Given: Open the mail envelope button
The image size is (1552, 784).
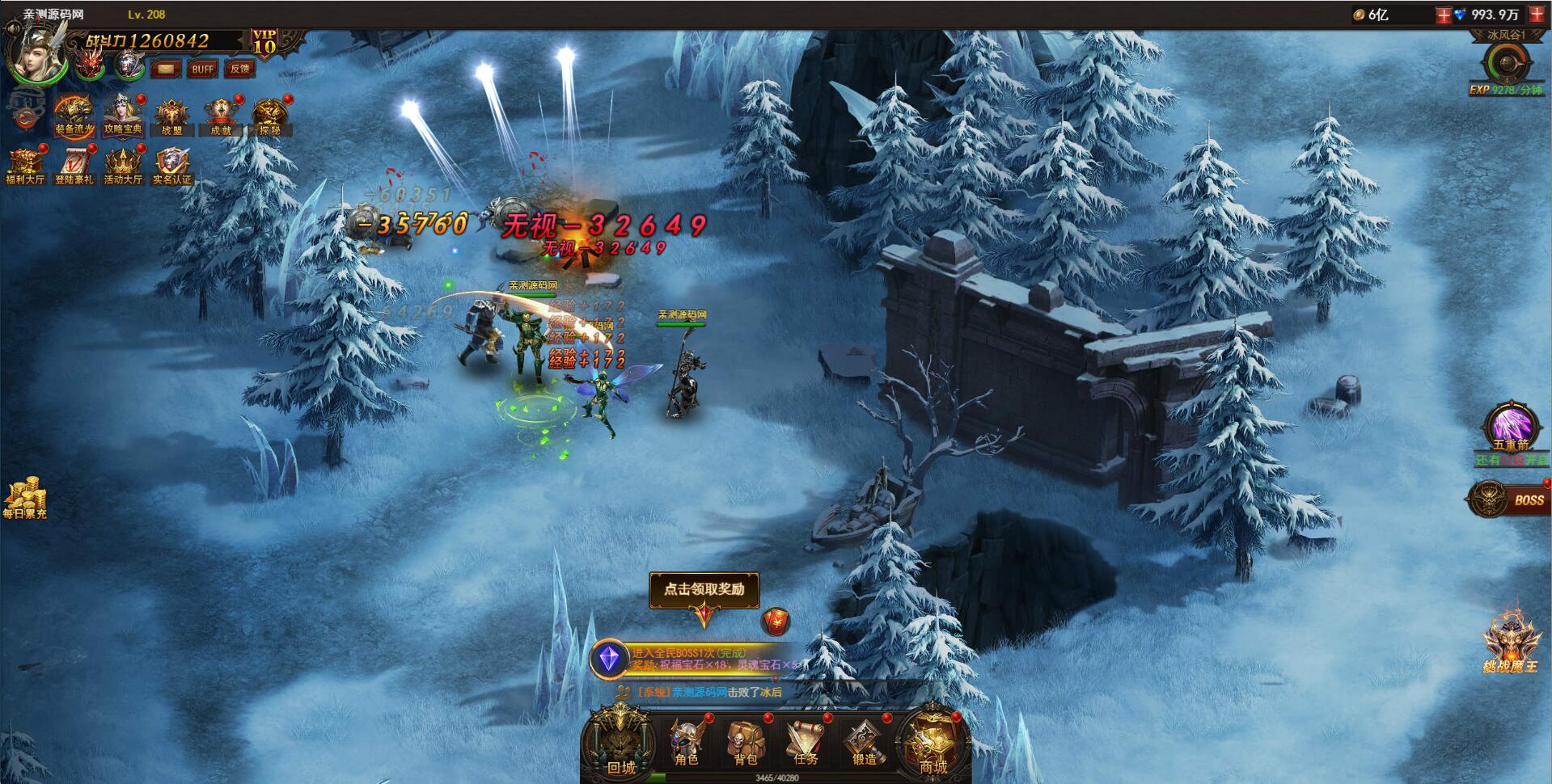Looking at the screenshot, I should click(165, 69).
